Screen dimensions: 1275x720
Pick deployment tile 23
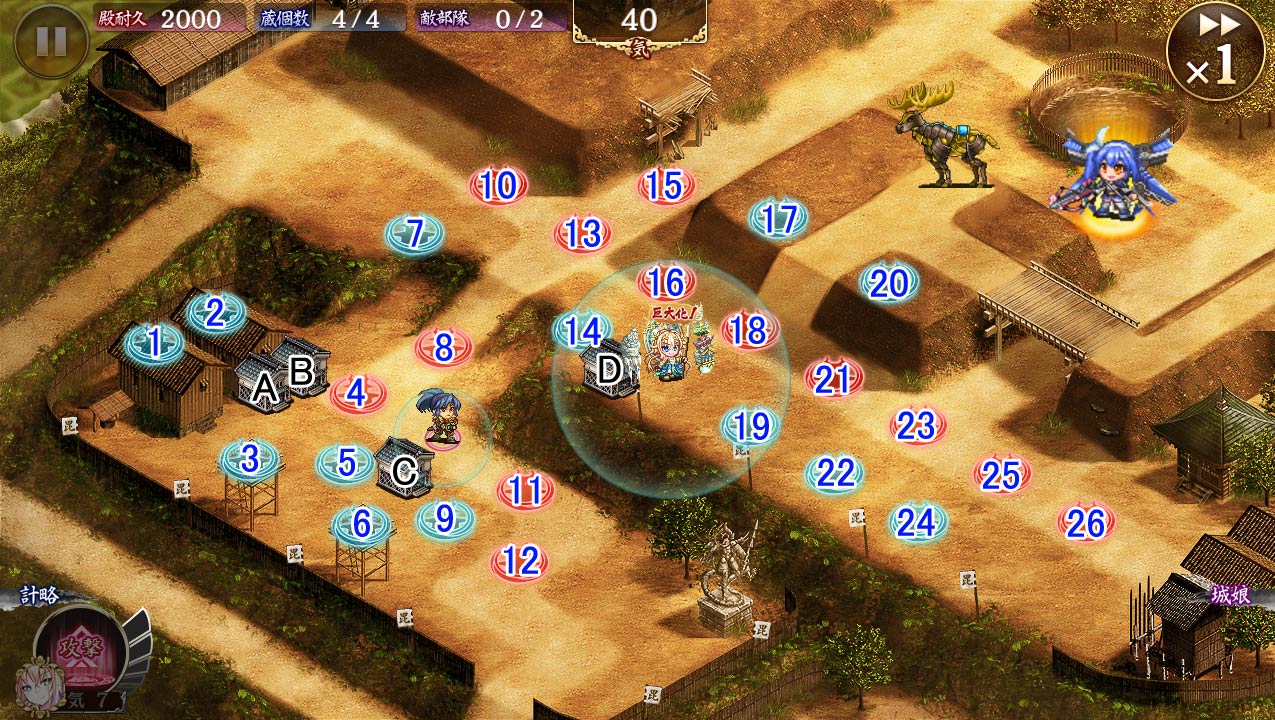coord(916,427)
